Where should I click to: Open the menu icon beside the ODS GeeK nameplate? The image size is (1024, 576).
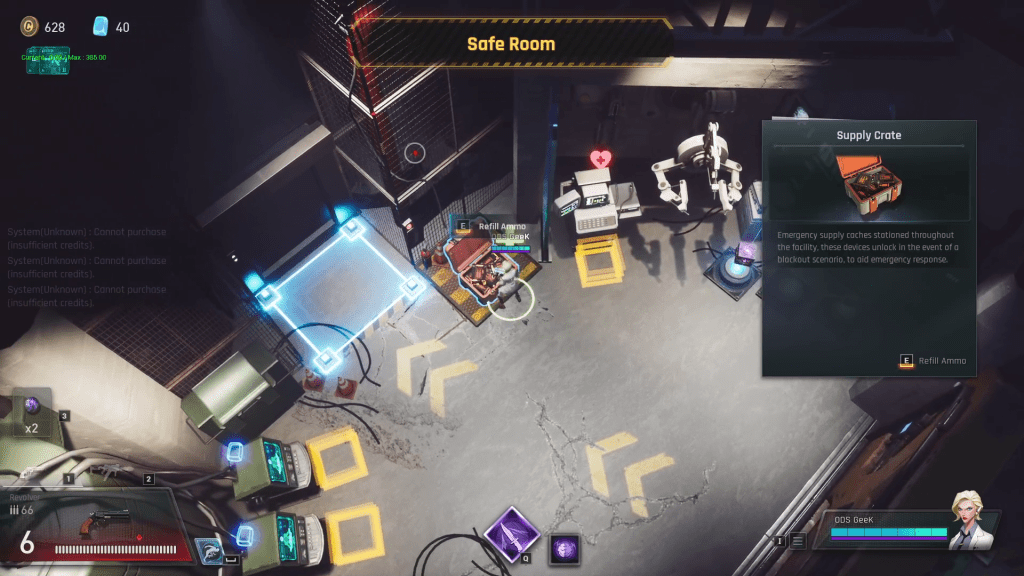click(x=797, y=541)
